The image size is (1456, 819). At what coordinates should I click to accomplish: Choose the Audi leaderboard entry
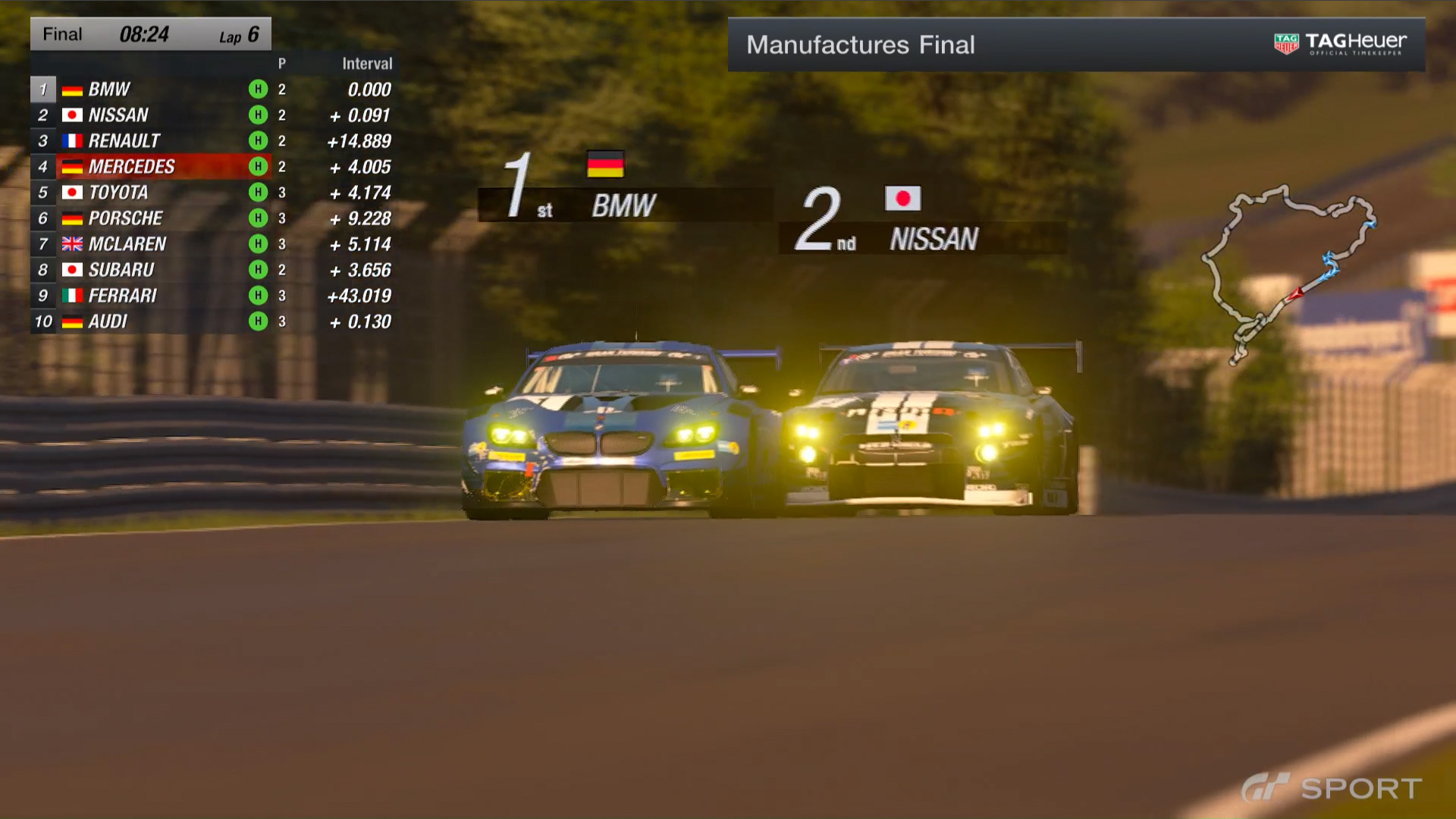pos(152,322)
